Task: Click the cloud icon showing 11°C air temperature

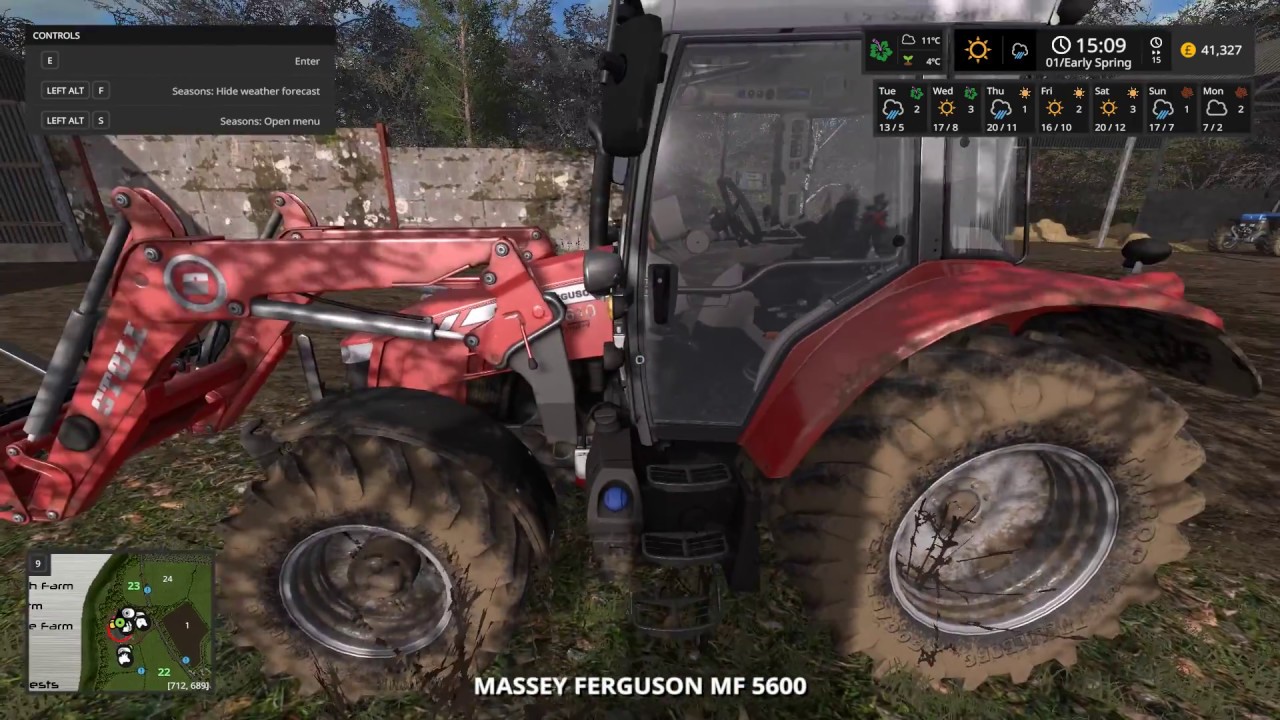Action: click(x=909, y=41)
